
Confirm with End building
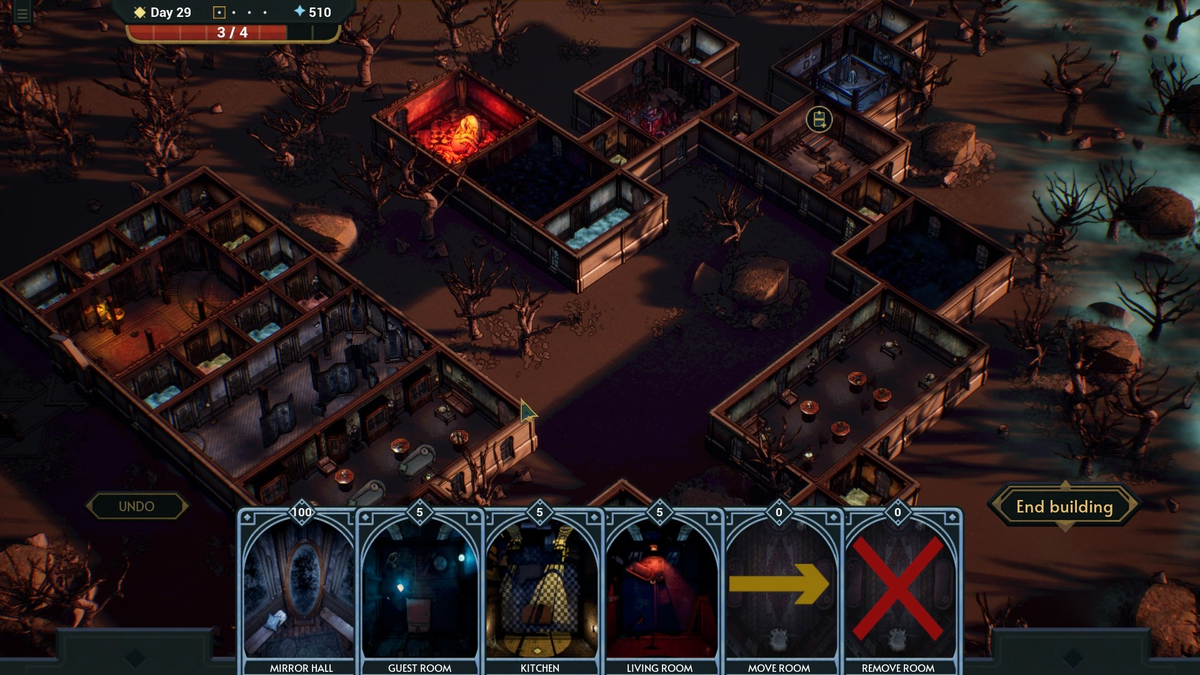coord(1064,507)
